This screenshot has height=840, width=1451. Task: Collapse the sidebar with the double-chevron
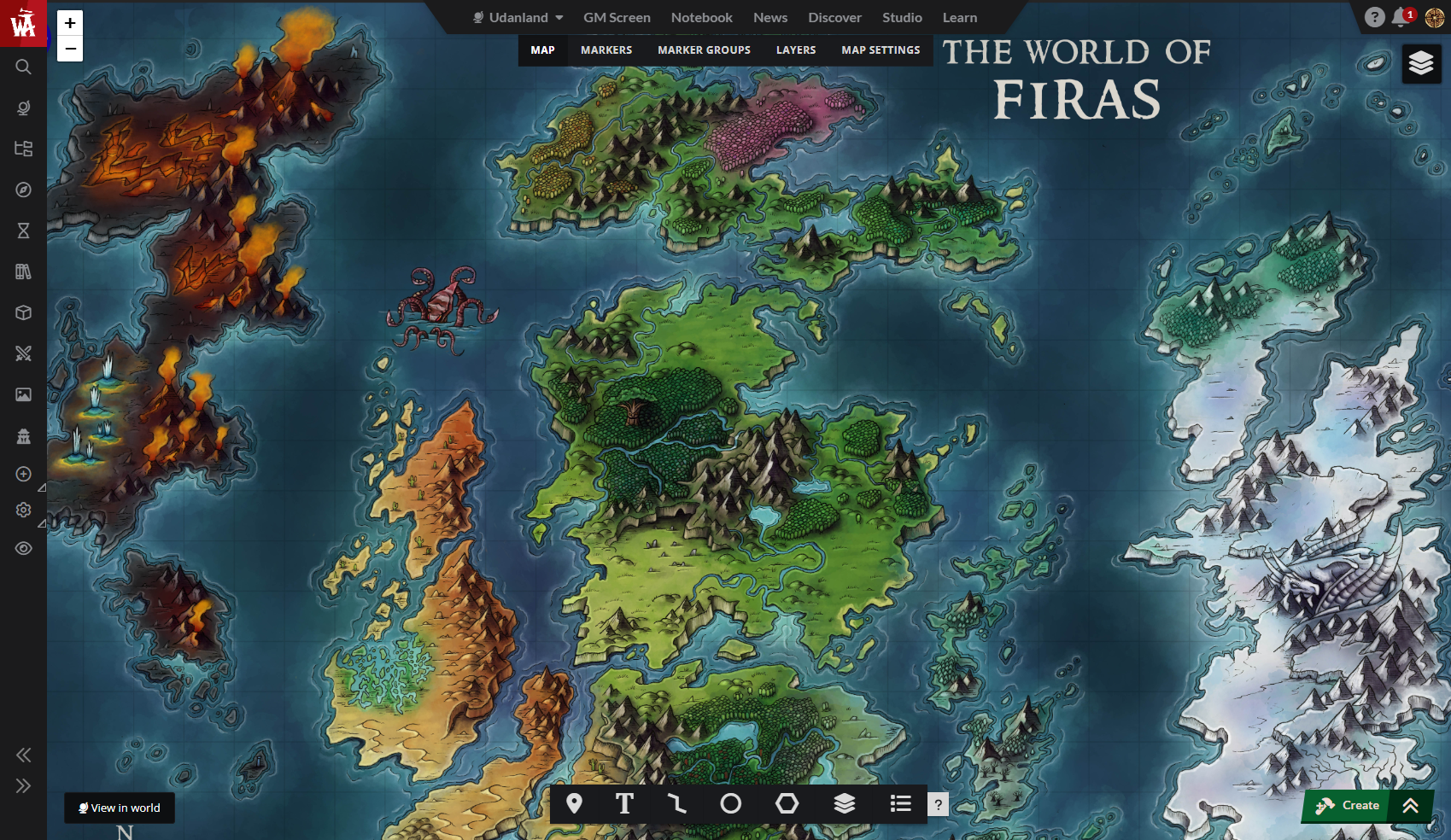(23, 755)
